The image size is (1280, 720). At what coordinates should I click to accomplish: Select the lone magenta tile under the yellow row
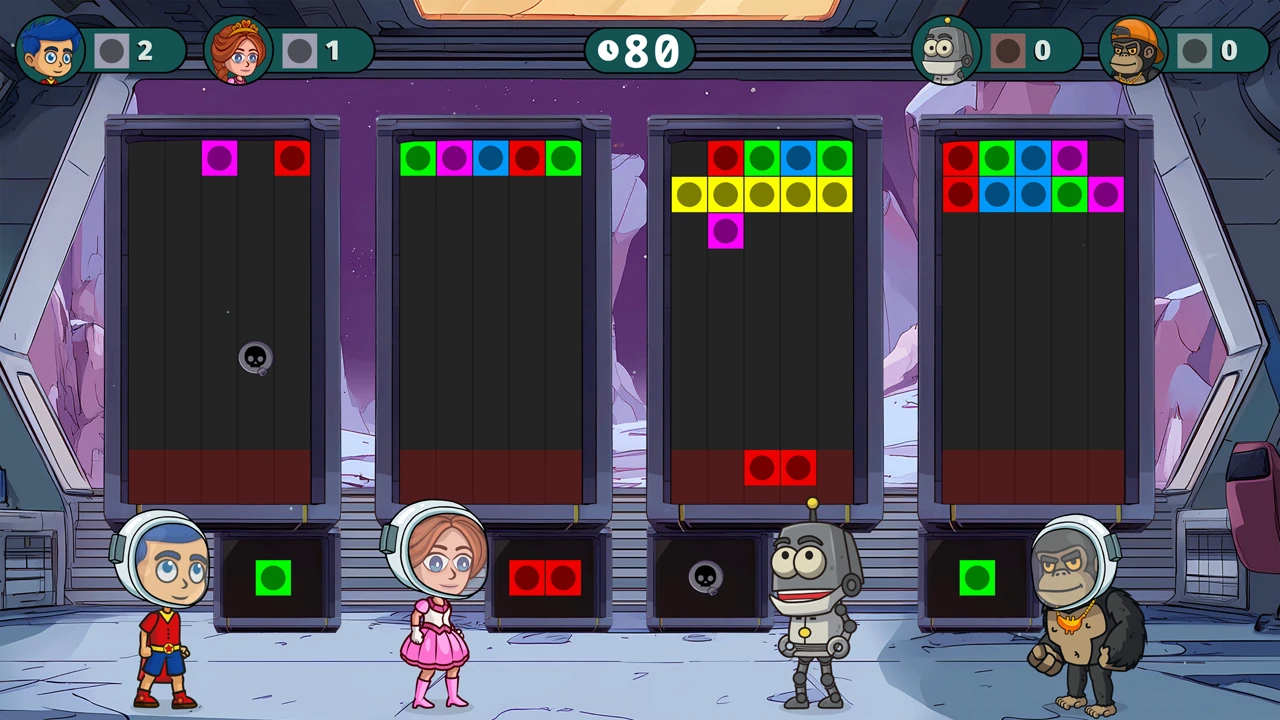(x=725, y=231)
